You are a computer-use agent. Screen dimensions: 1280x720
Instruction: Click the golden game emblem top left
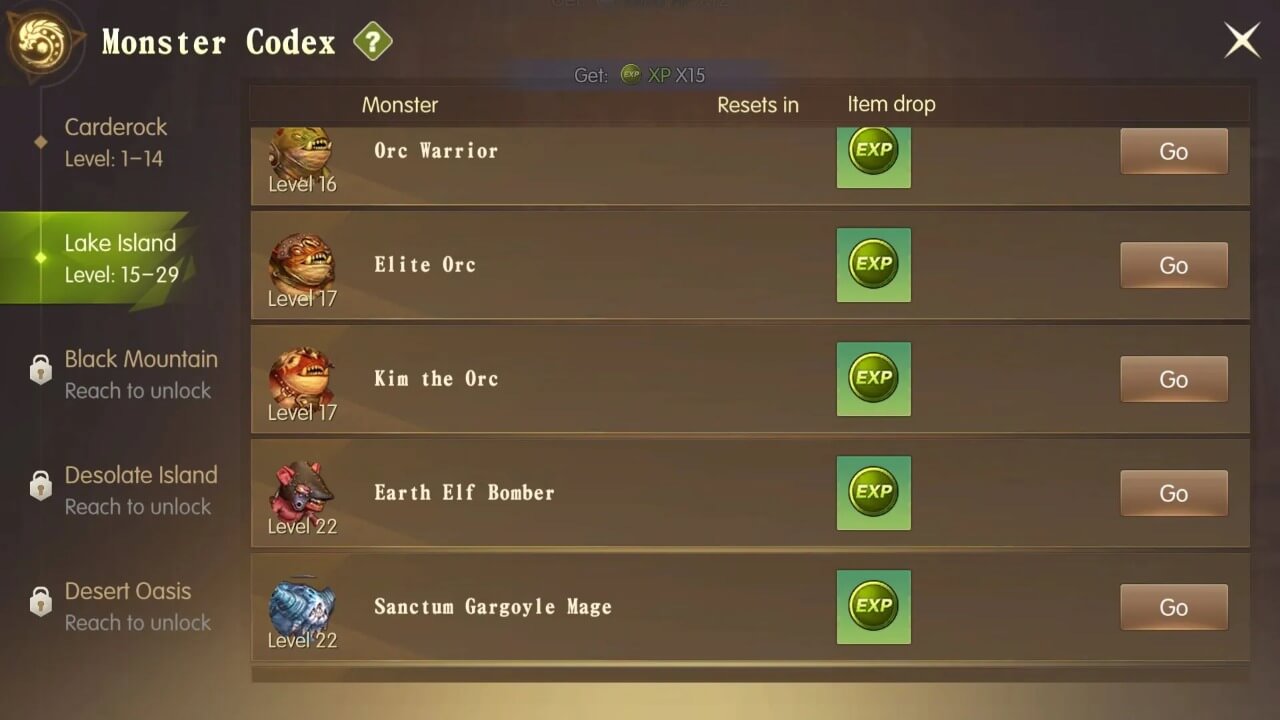click(40, 40)
